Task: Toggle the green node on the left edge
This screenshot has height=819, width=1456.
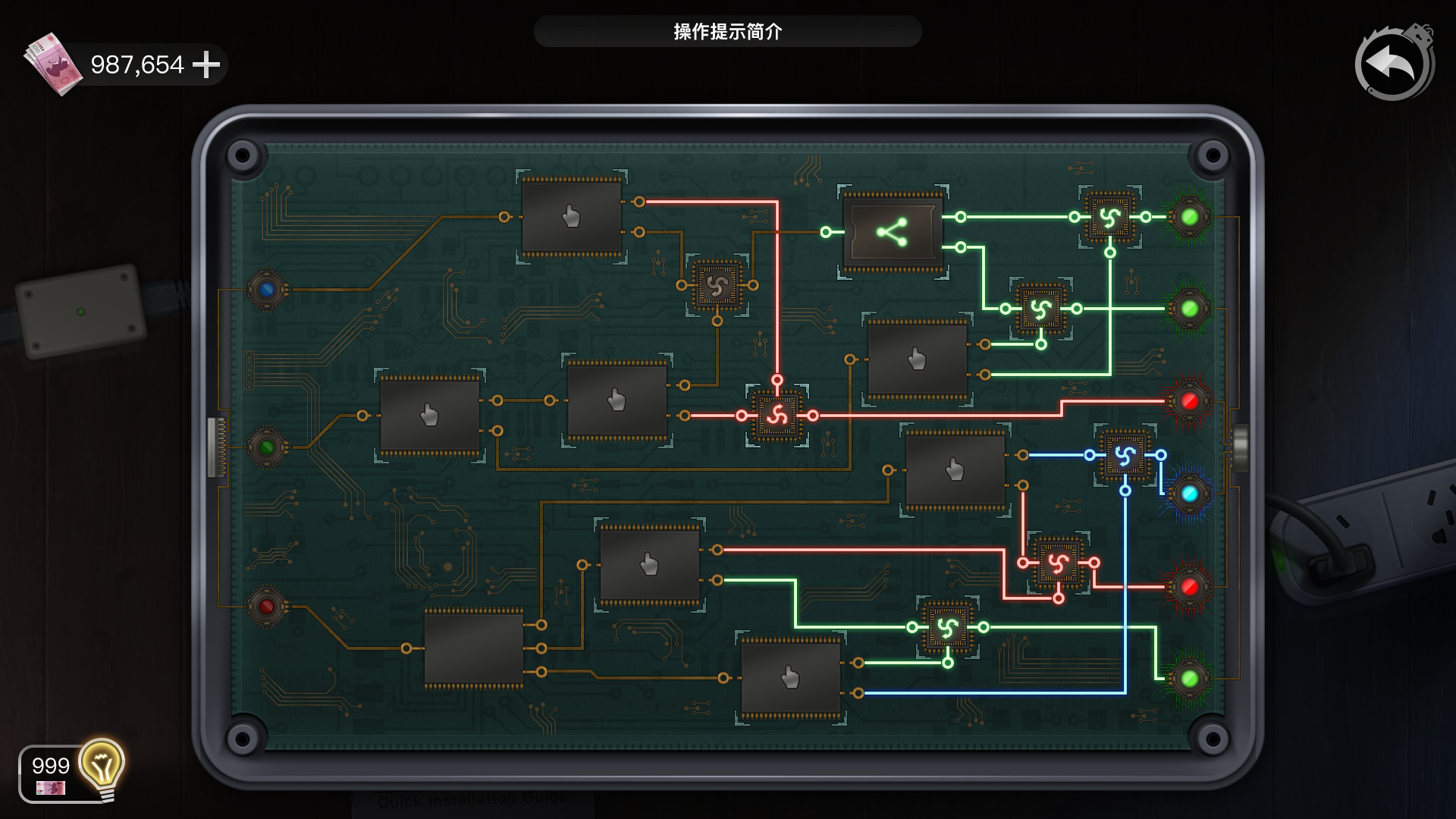Action: coord(265,447)
